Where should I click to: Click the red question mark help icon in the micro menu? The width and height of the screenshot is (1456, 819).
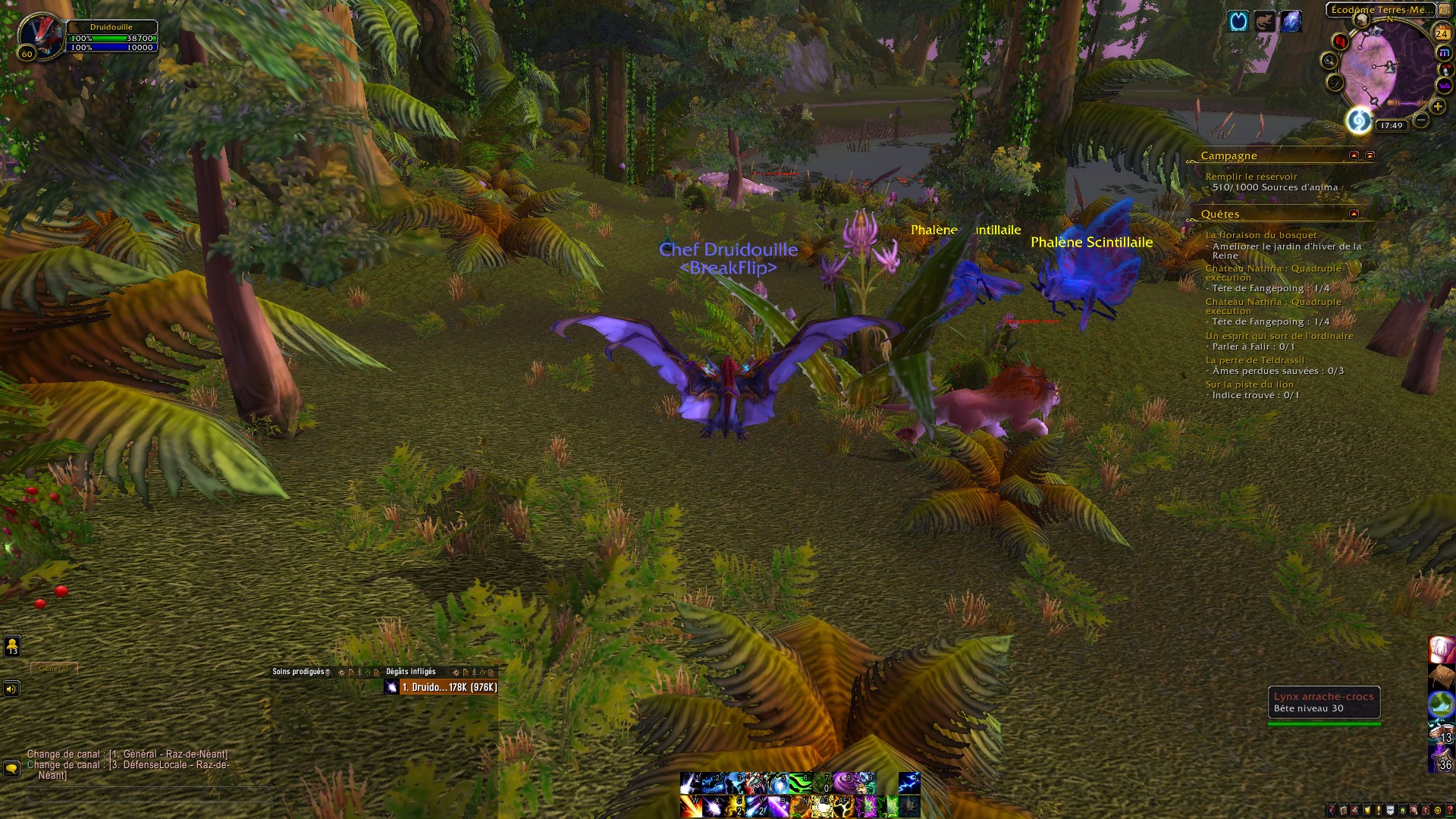tap(1449, 808)
